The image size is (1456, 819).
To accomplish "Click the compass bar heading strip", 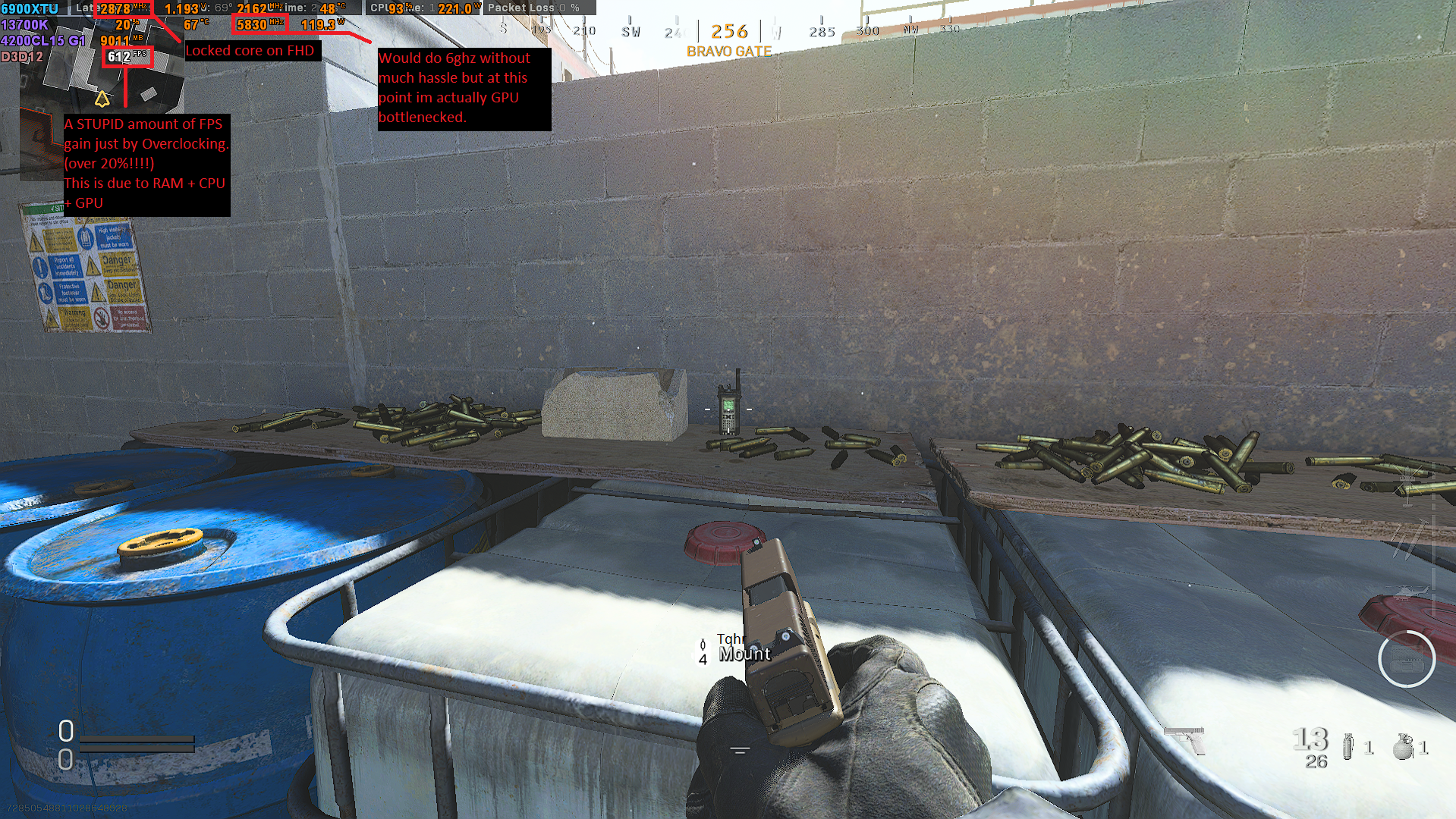I will pyautogui.click(x=728, y=31).
